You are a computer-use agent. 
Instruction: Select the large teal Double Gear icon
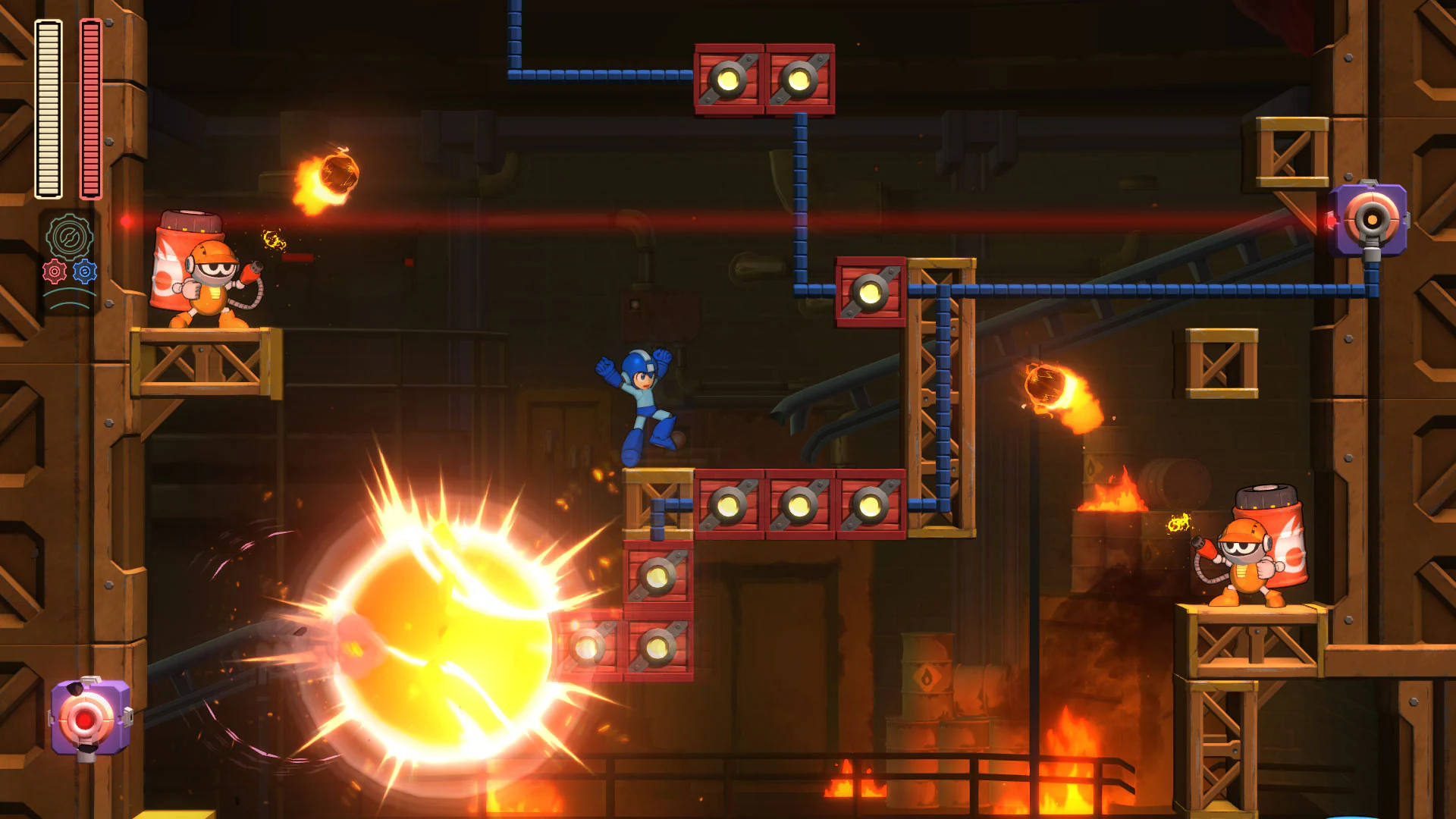(x=70, y=237)
